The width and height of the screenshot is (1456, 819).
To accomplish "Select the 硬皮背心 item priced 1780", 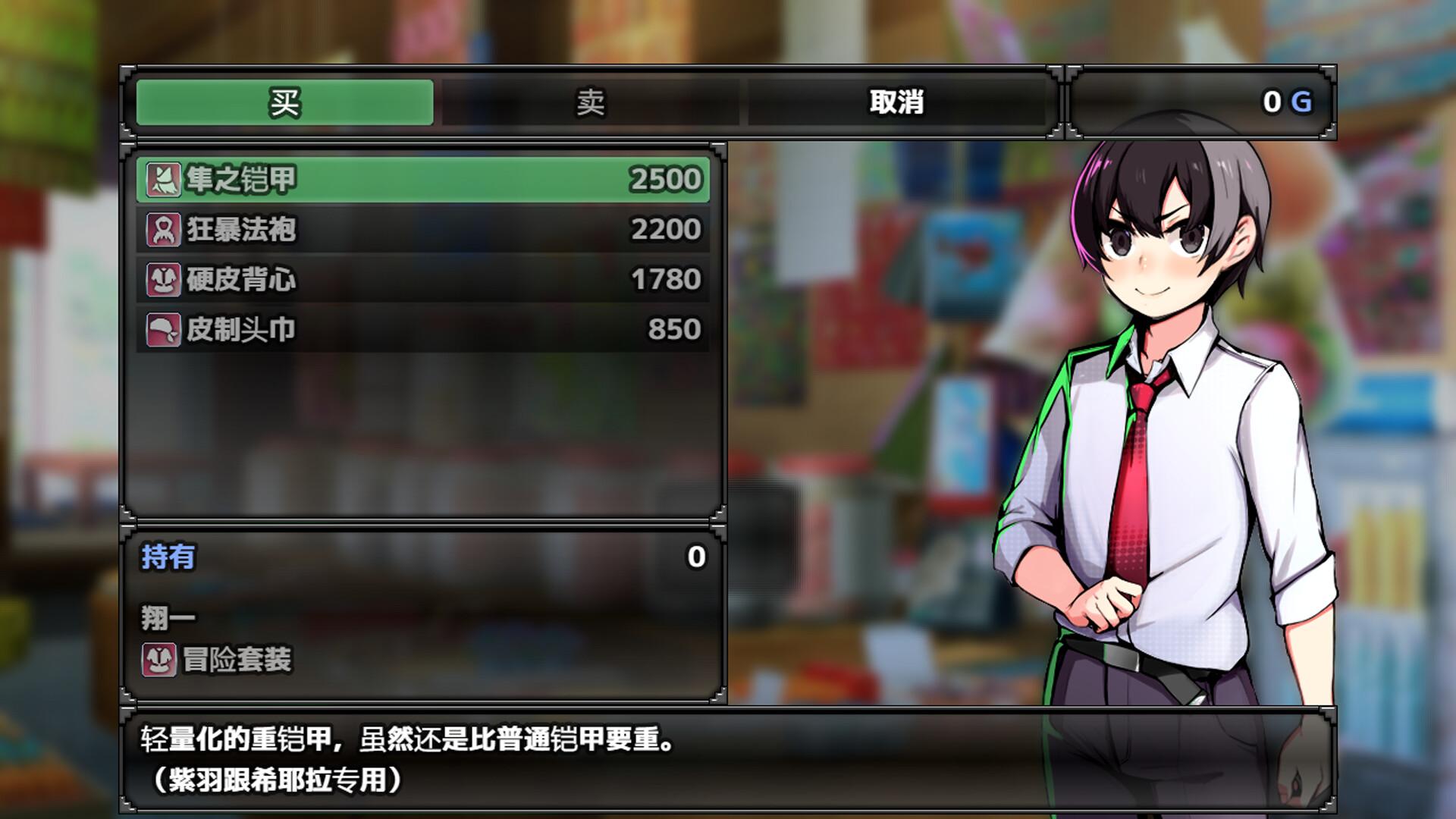I will click(x=425, y=278).
